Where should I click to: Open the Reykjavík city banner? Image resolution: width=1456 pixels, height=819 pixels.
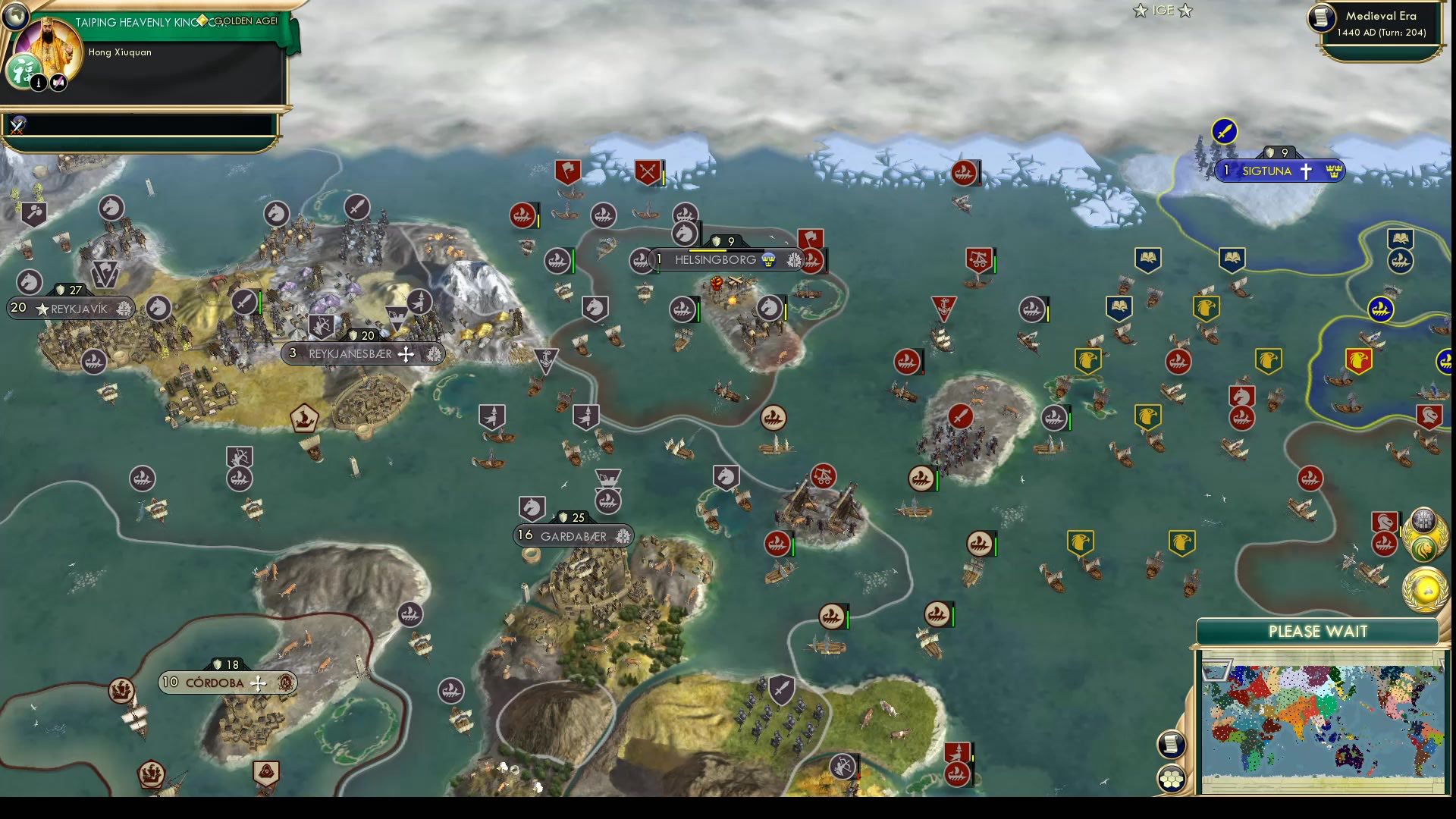72,309
